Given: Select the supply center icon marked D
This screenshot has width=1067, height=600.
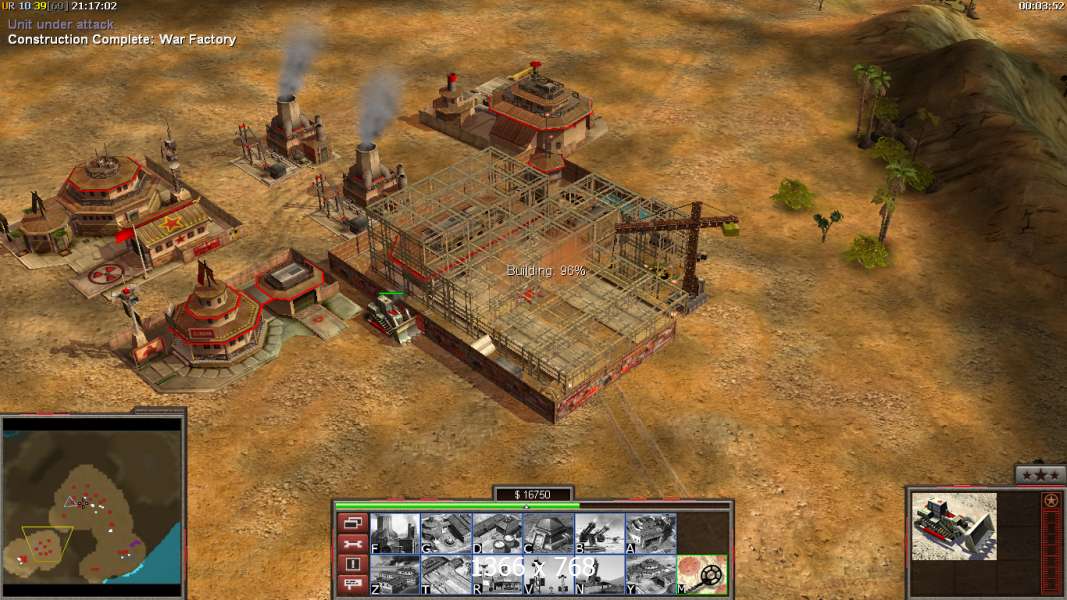Looking at the screenshot, I should (x=497, y=533).
